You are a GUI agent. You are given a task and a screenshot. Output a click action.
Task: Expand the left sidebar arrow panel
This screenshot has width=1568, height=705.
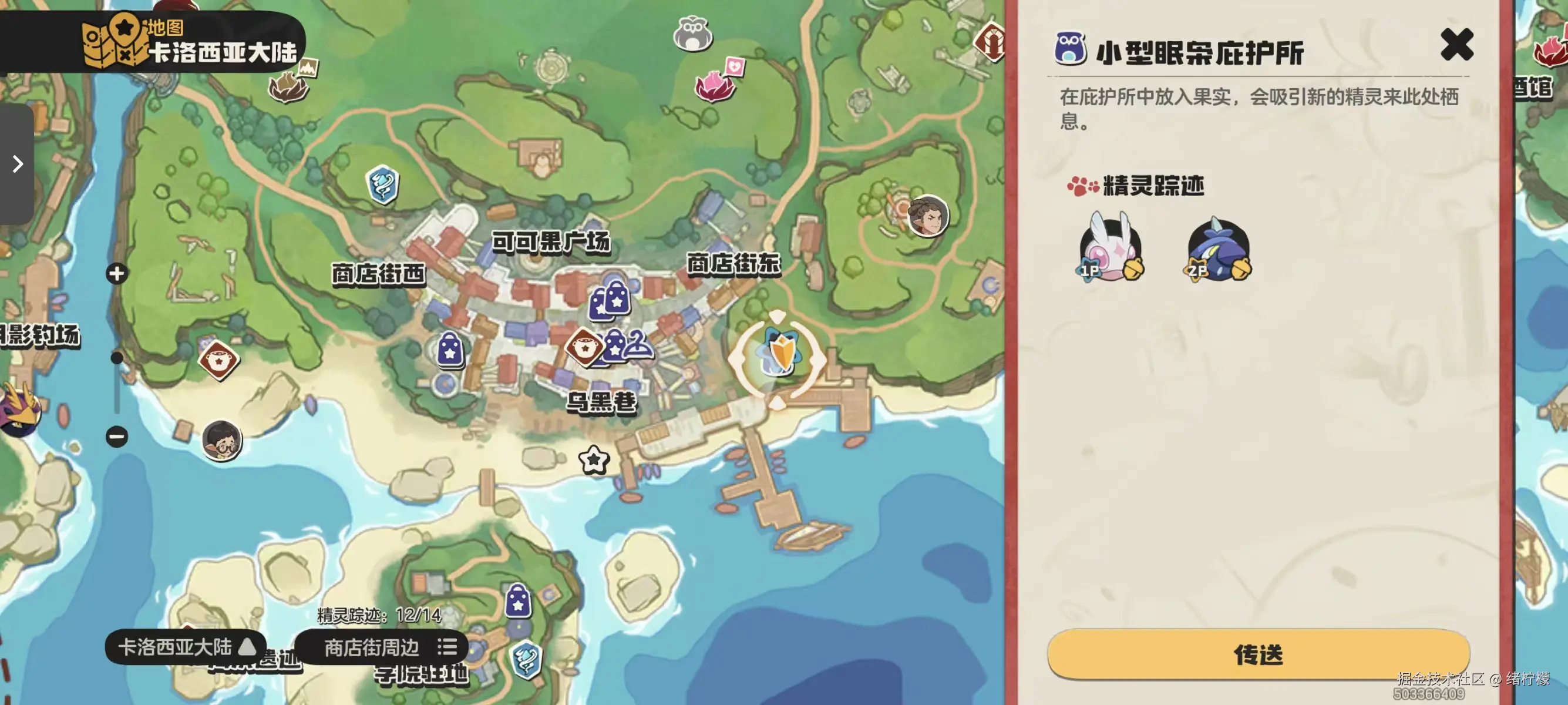[x=16, y=164]
